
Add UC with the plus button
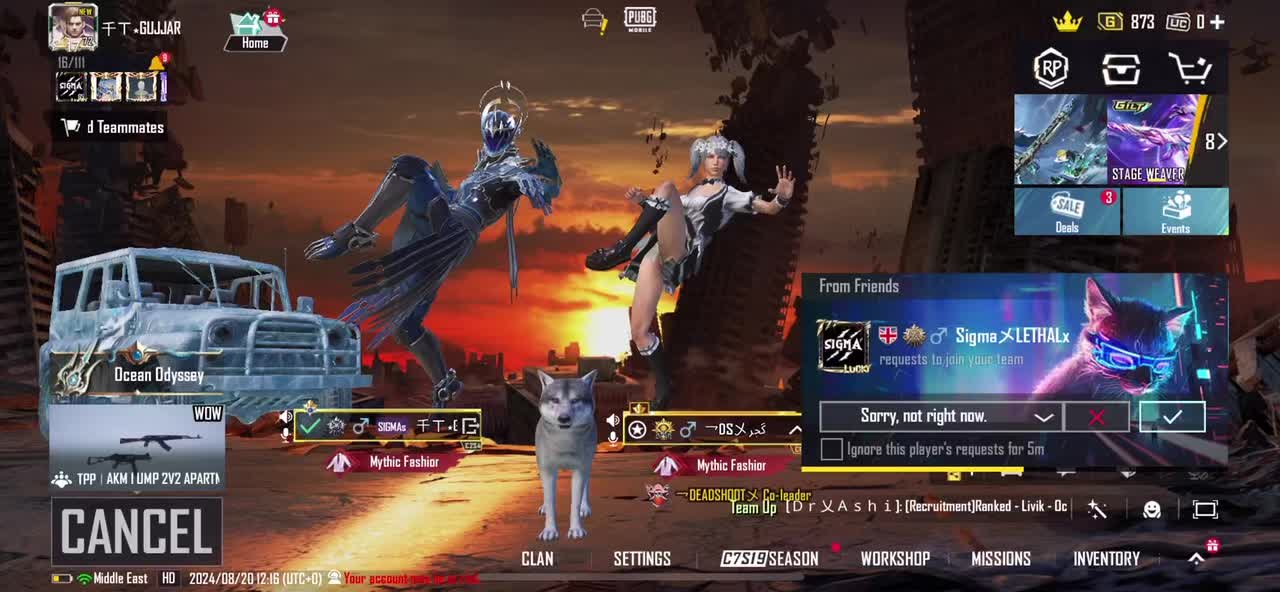pos(1217,22)
